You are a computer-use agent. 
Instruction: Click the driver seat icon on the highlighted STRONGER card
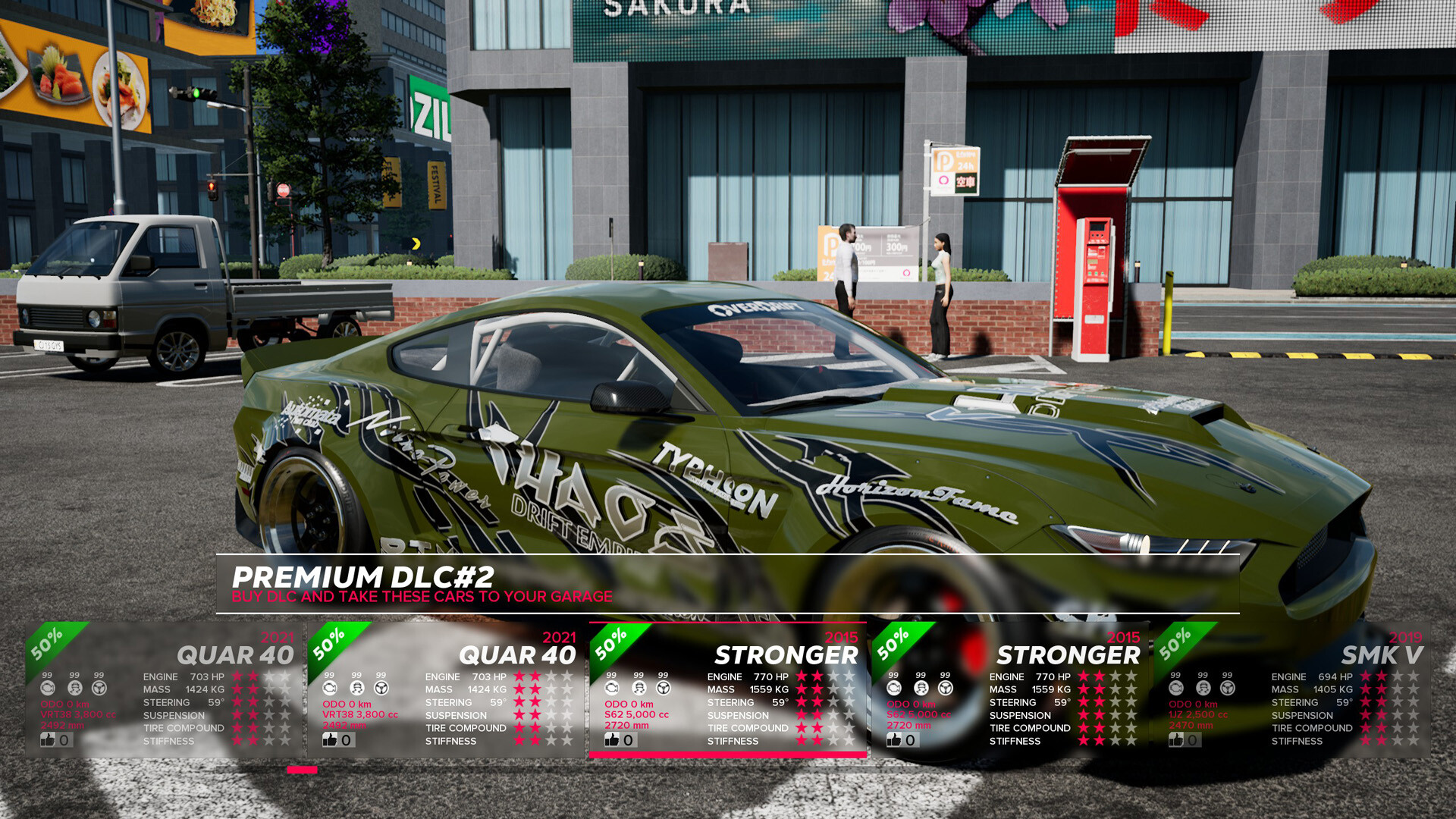click(x=637, y=689)
